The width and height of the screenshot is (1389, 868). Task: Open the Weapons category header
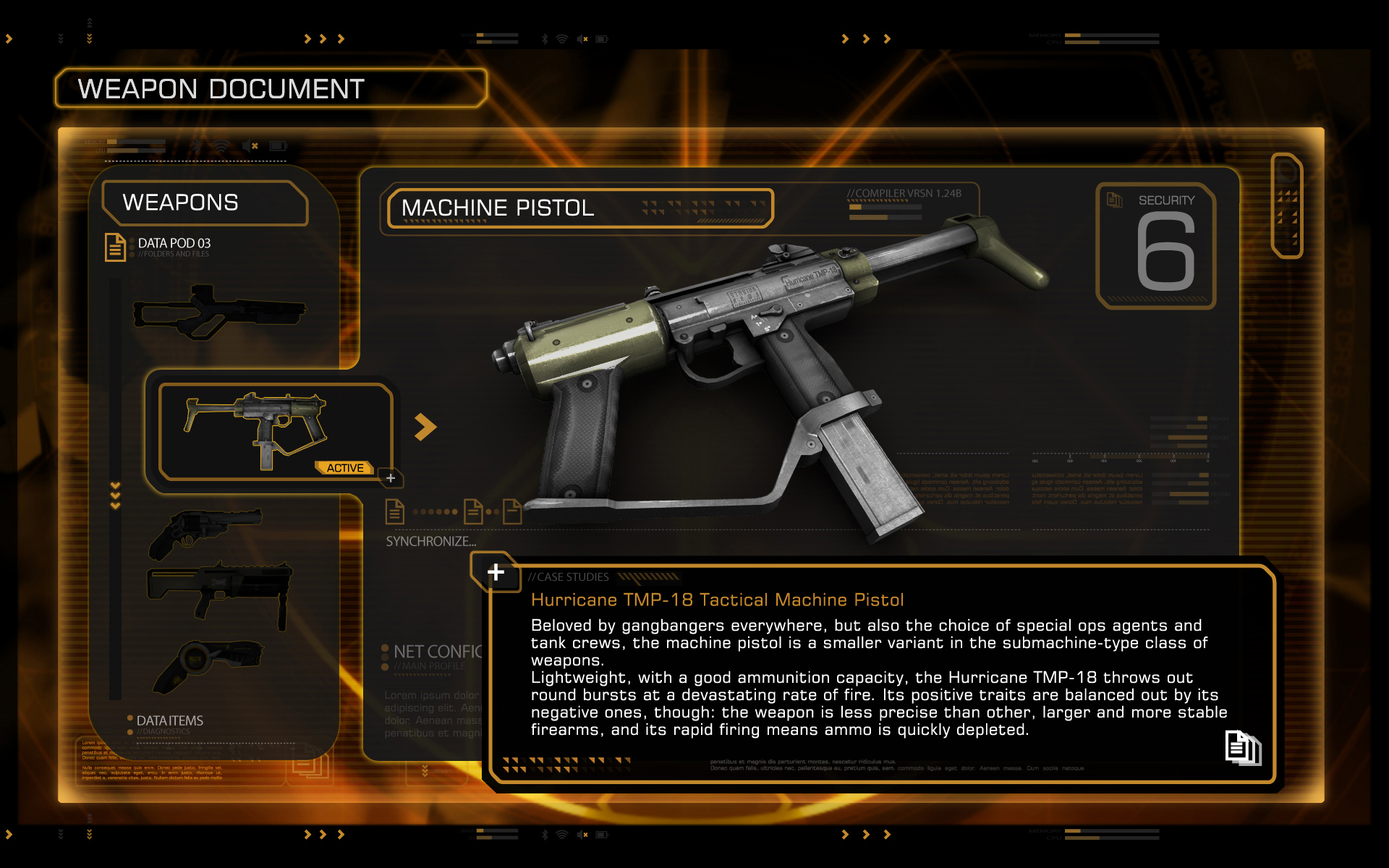click(x=204, y=203)
